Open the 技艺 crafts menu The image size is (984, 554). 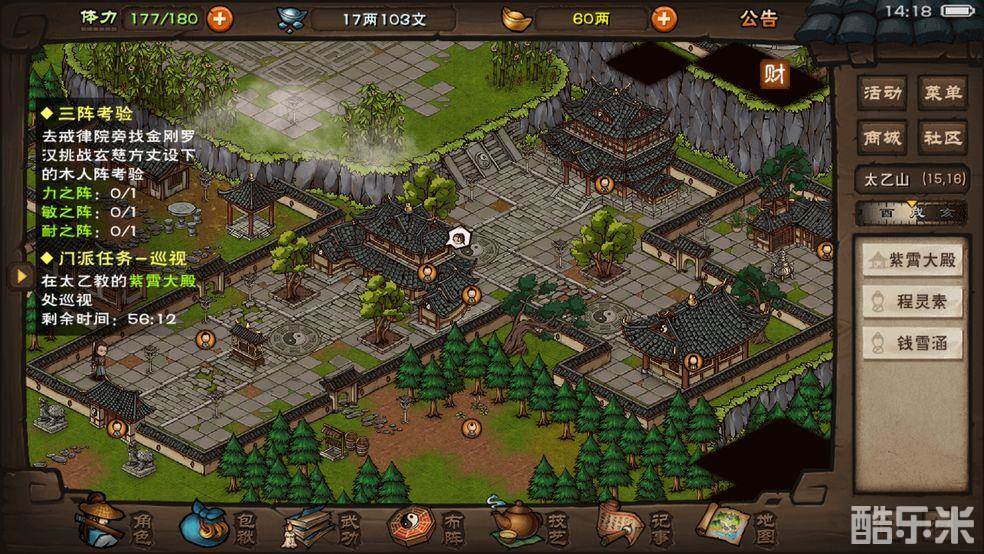526,522
